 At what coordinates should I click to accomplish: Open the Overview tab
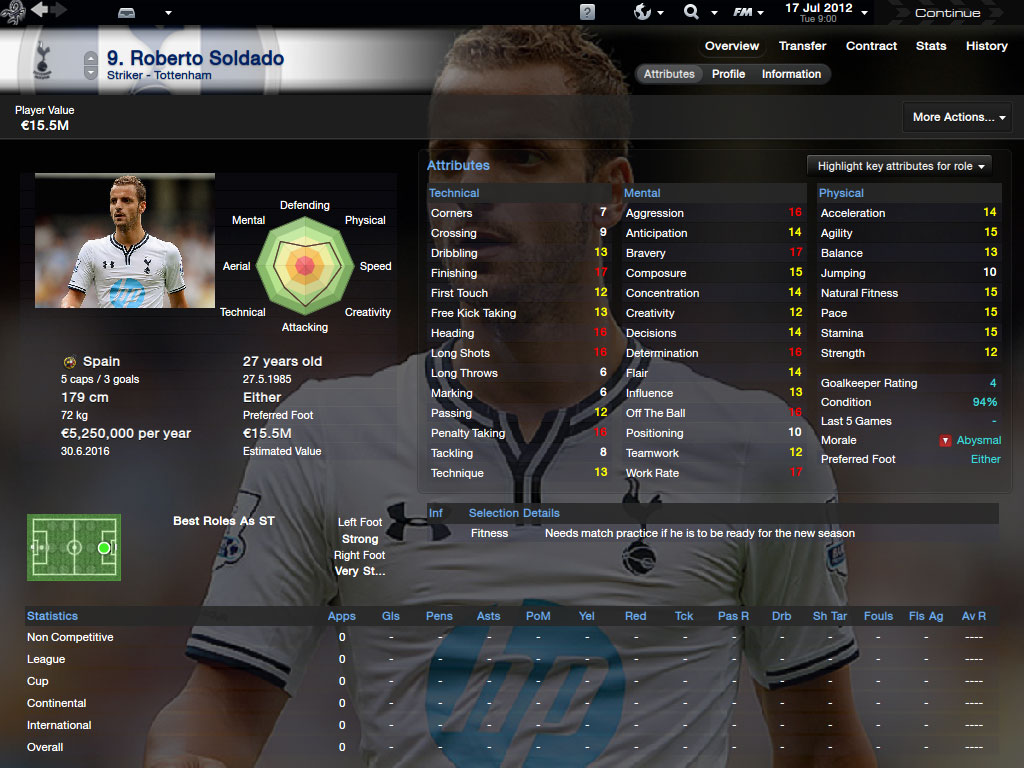[731, 46]
